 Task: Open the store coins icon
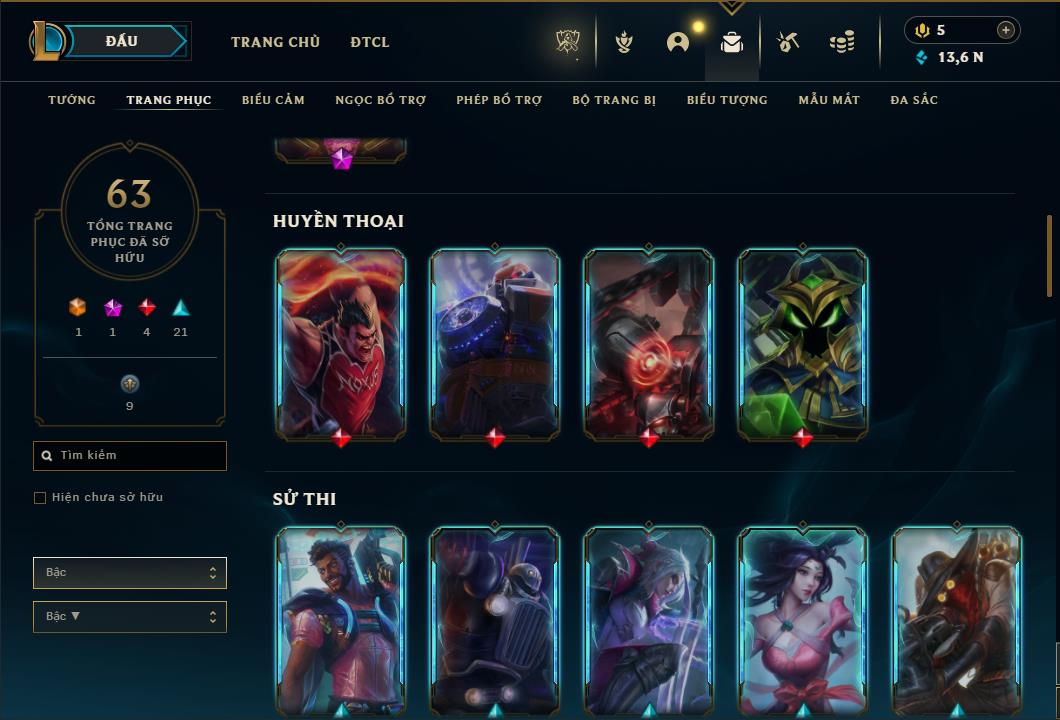[842, 42]
